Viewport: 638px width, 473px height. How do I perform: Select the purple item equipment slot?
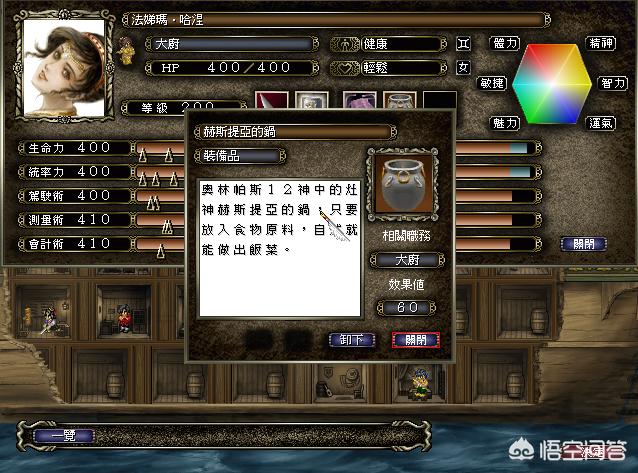click(358, 102)
